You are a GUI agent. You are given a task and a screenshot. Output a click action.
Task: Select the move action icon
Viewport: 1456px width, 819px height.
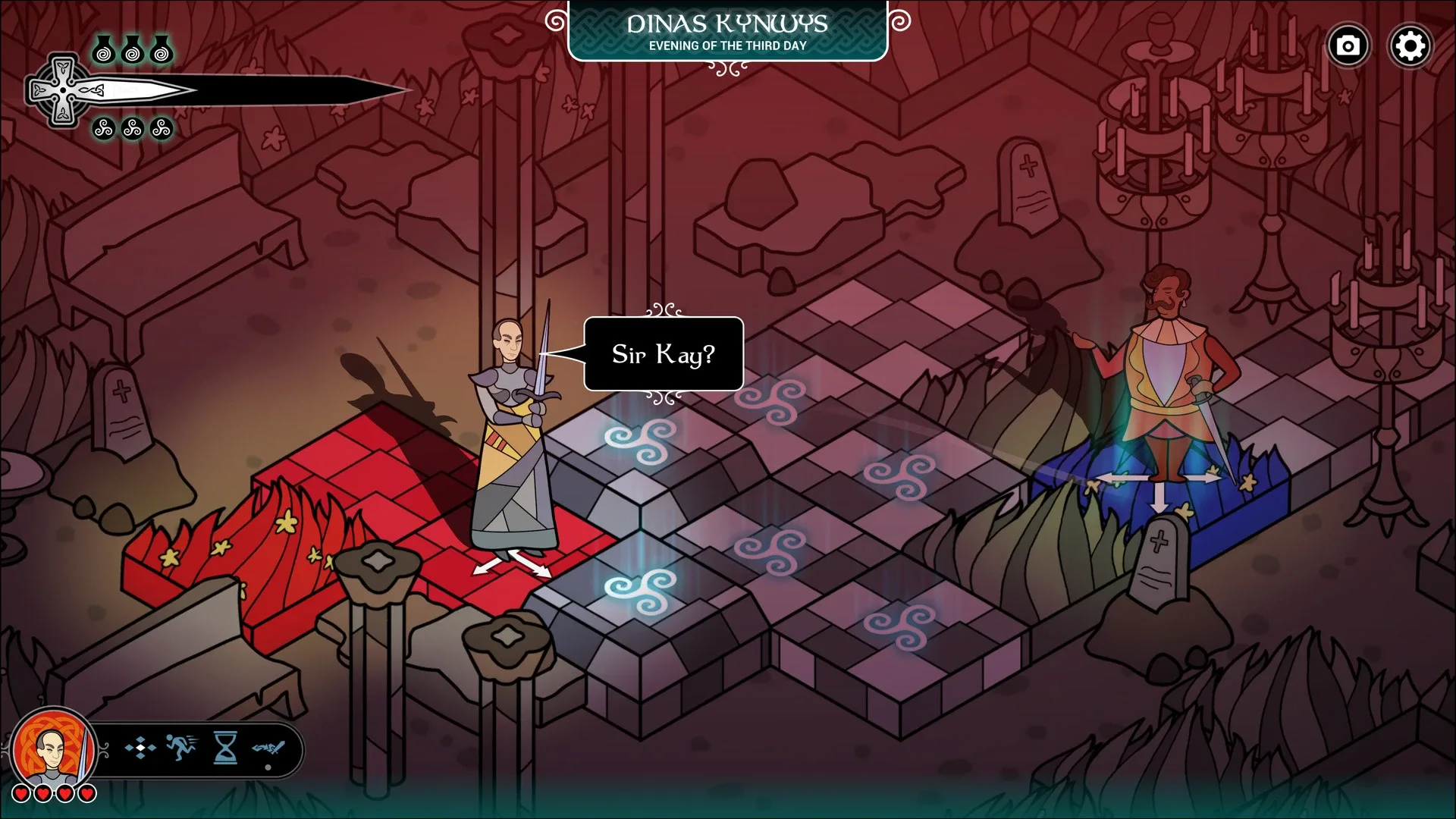tap(140, 748)
